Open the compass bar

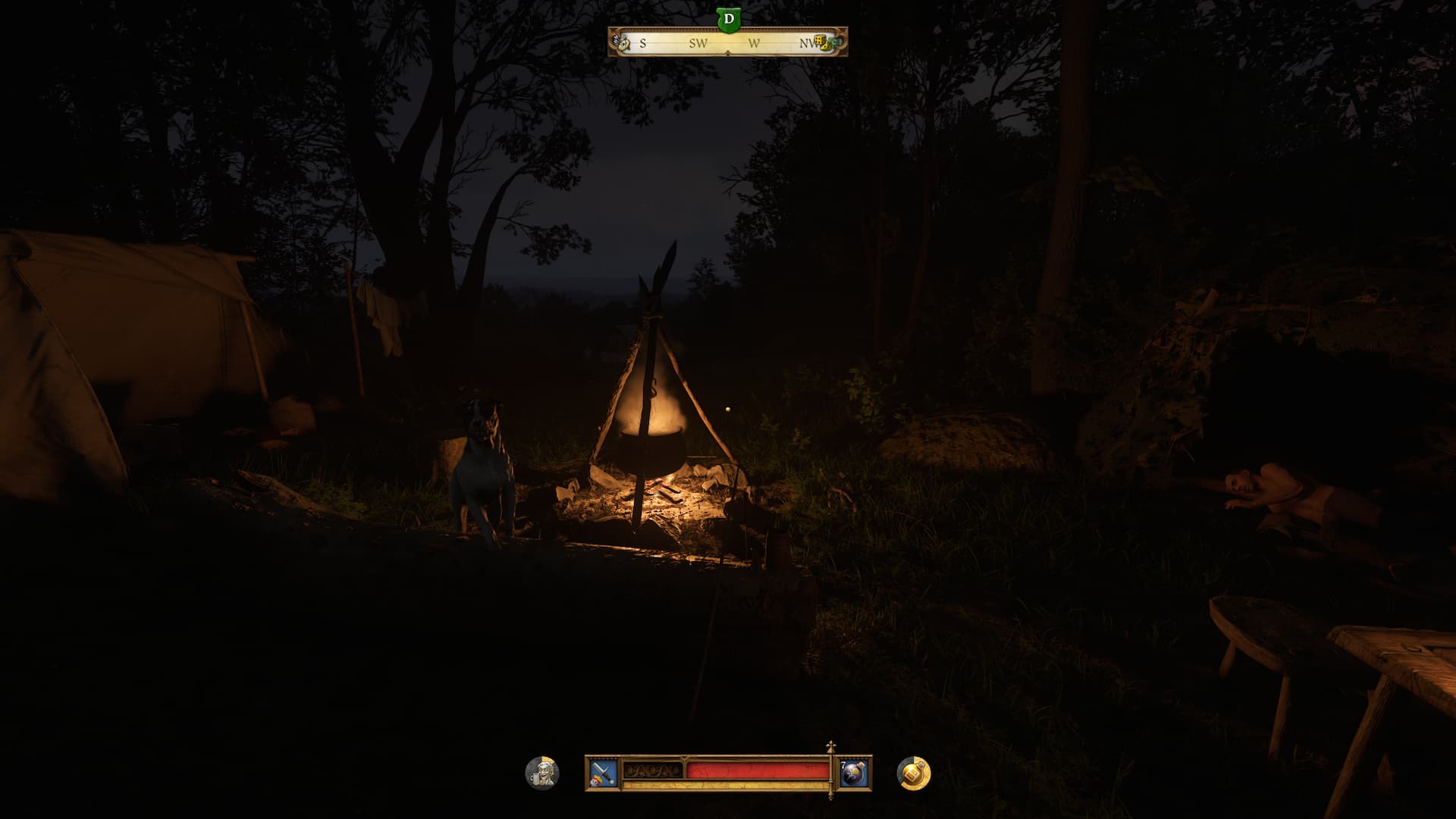[x=727, y=43]
